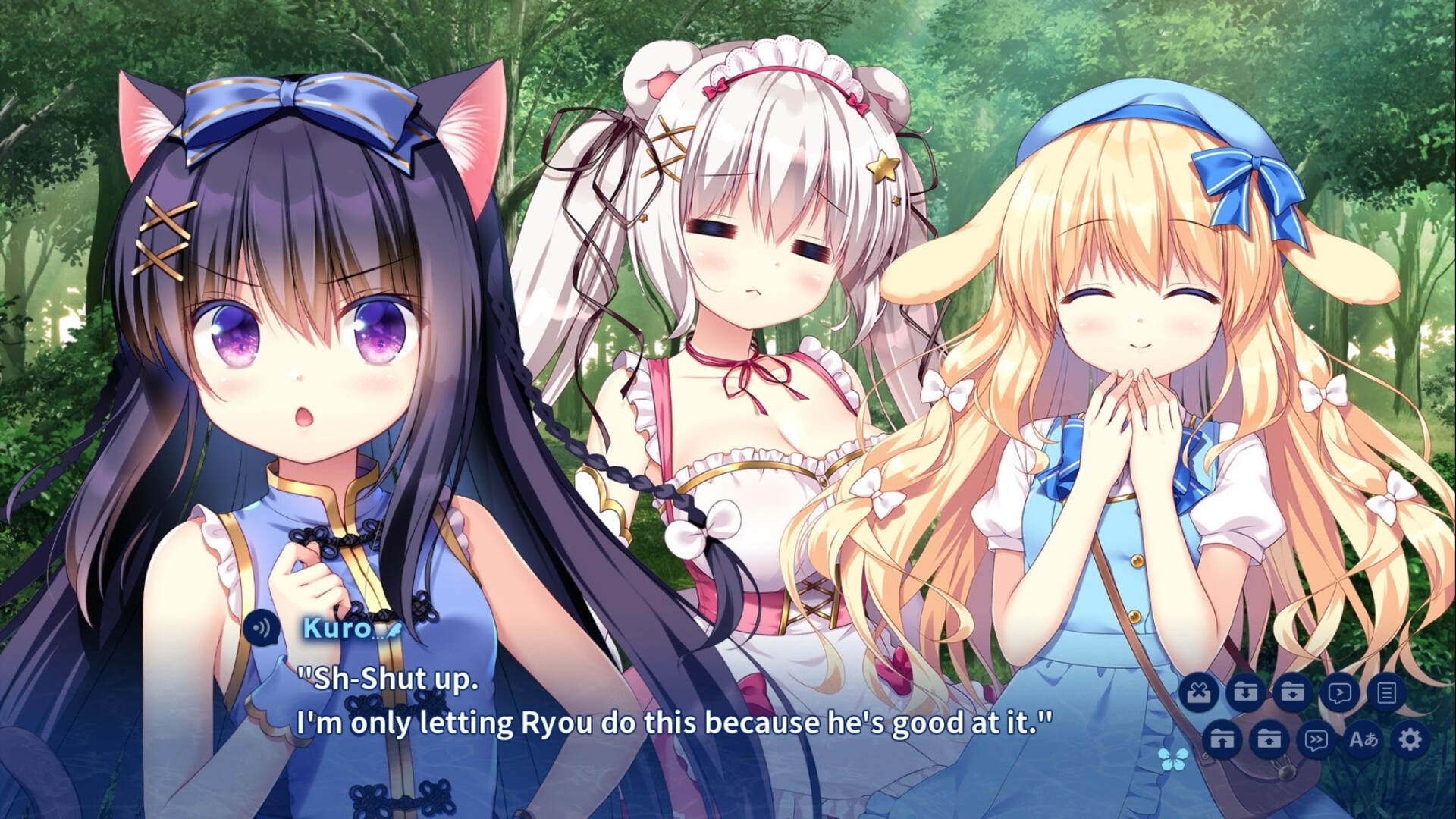The image size is (1456, 819).
Task: Replay Kuro's voice line
Action: (261, 628)
